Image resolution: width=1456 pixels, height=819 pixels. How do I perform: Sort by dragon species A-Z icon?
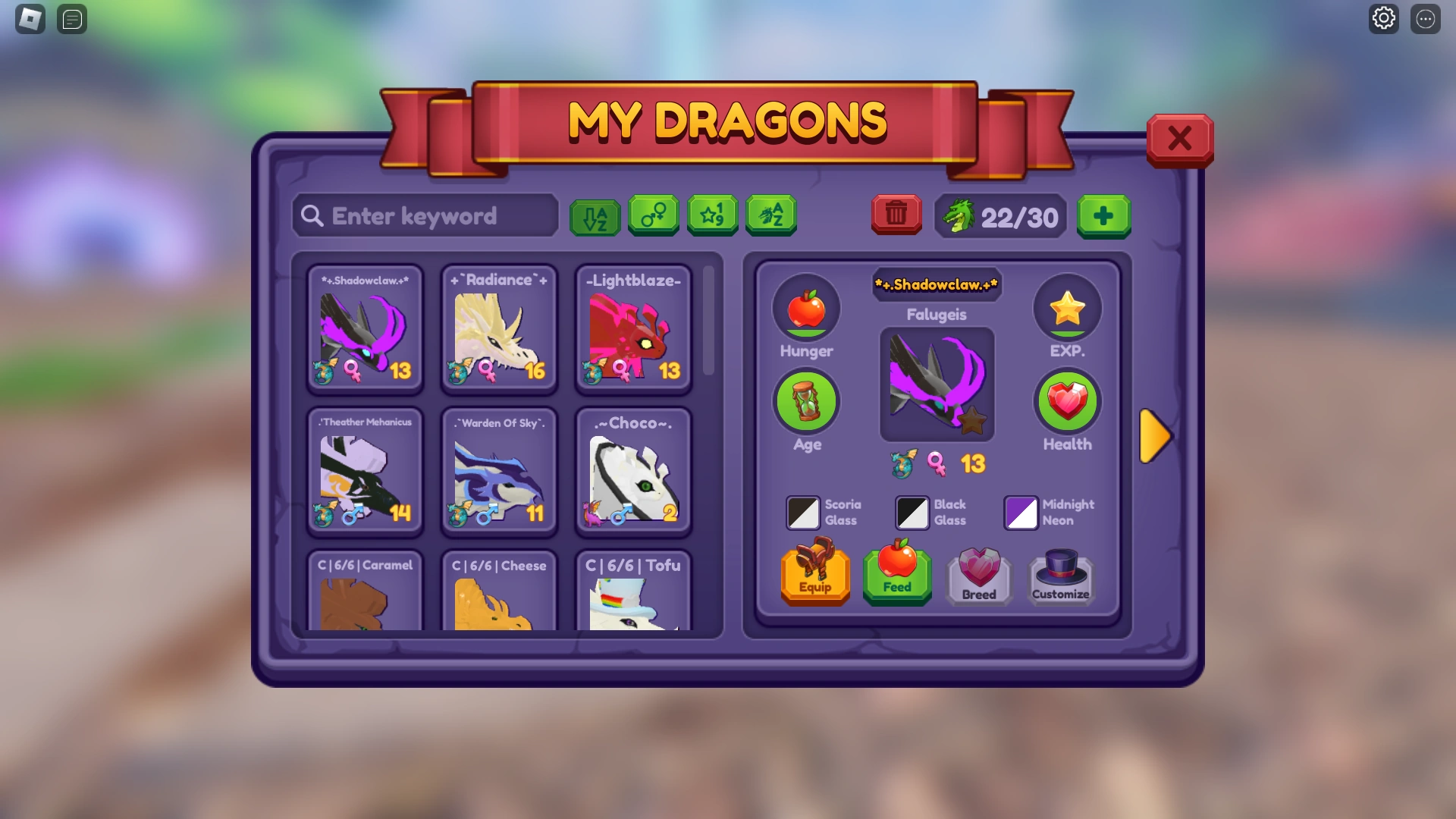click(770, 216)
